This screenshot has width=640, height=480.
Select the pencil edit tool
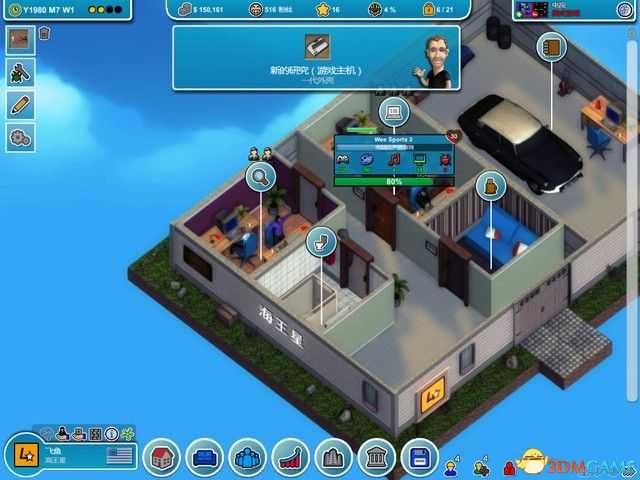tap(20, 104)
